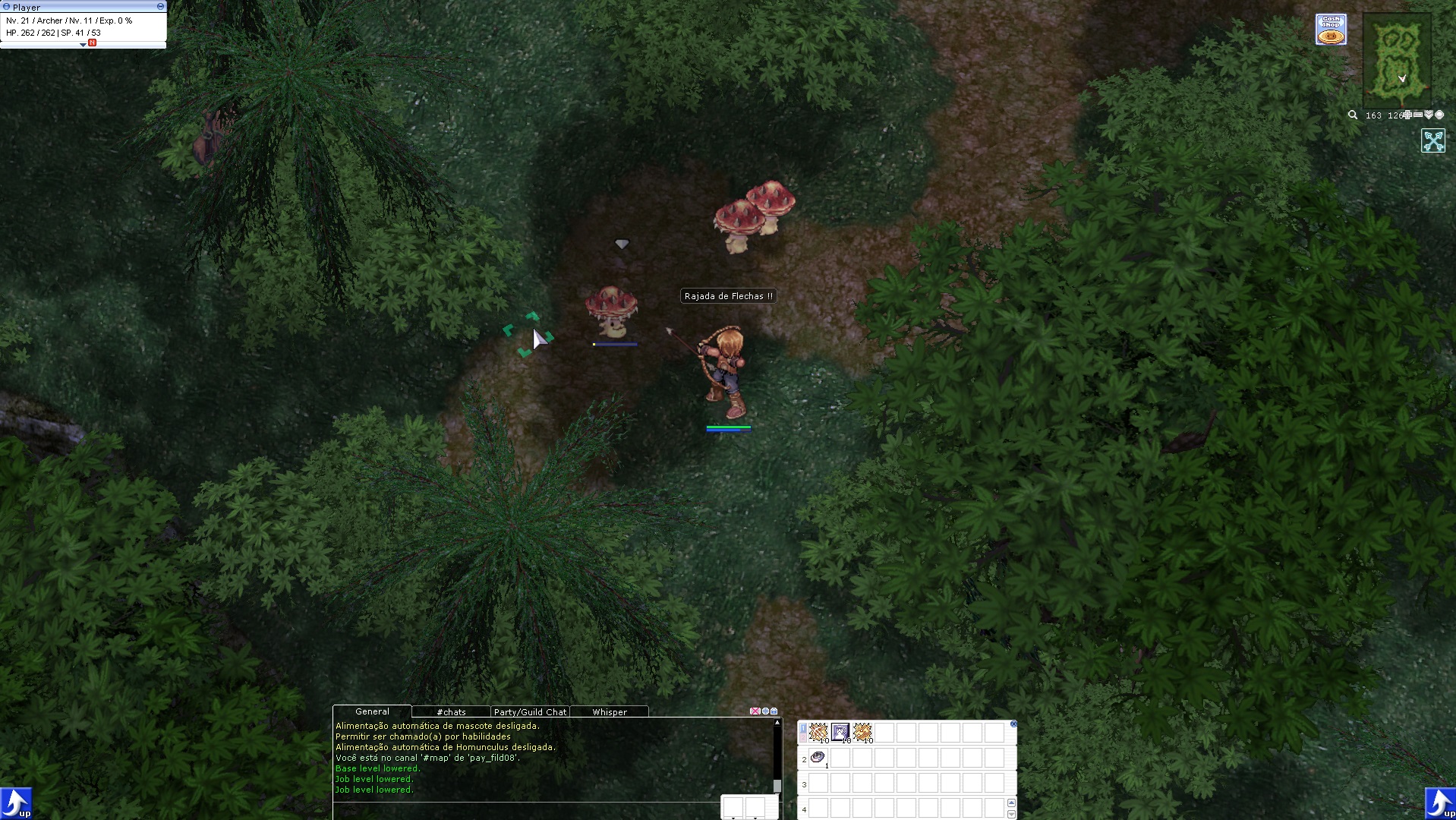1456x820 pixels.
Task: Open the Cash Shop
Action: pos(1332,28)
